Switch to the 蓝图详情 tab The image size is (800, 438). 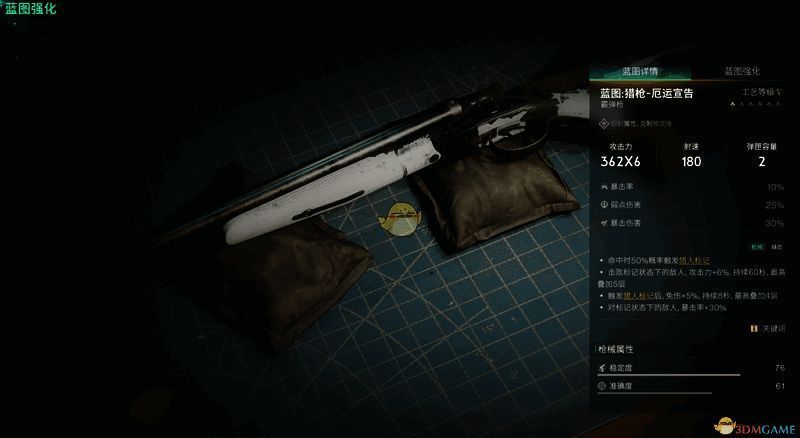[x=640, y=72]
